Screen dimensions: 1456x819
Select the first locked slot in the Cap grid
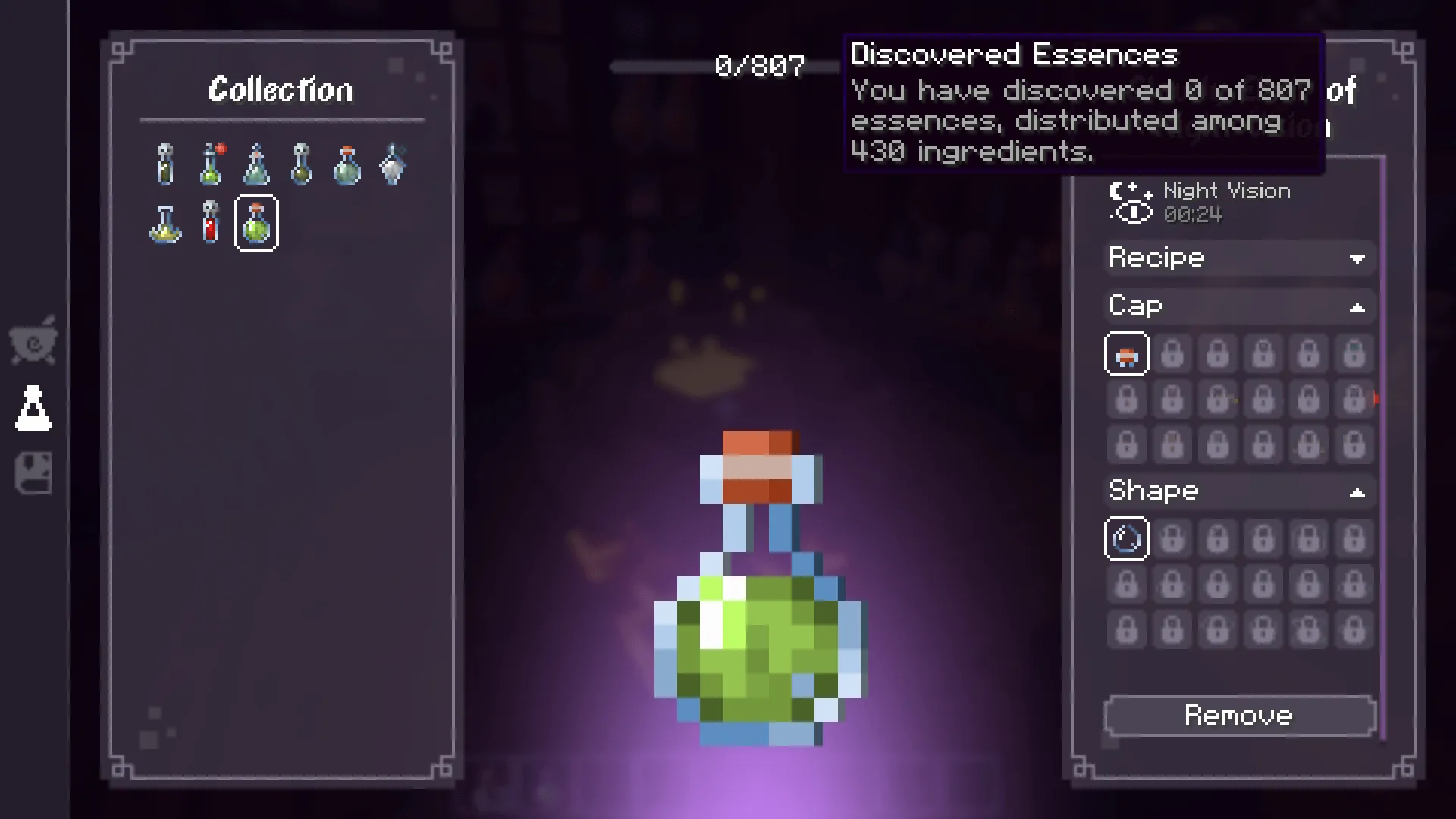(1172, 353)
